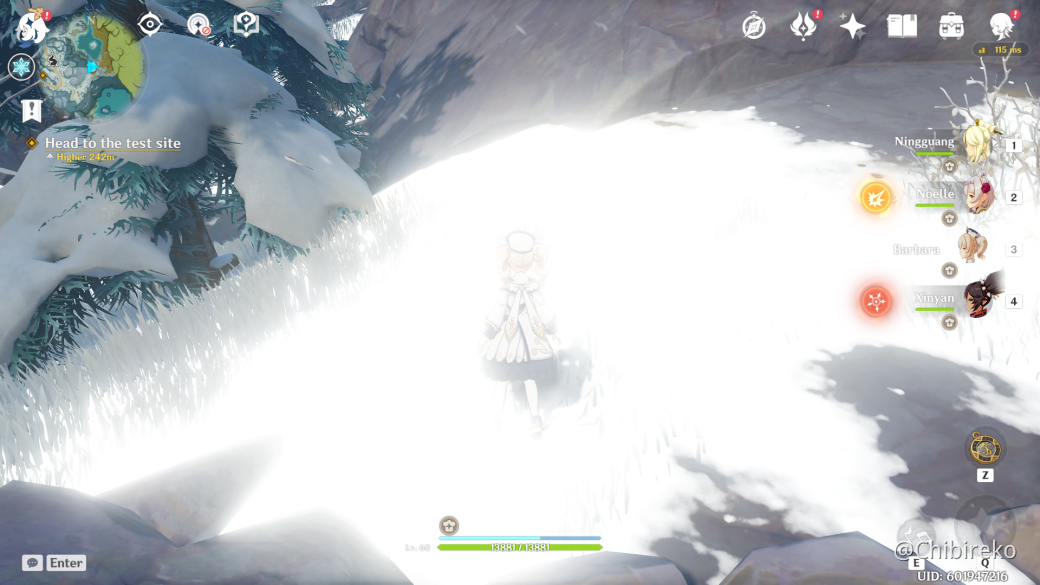Open the quest log banner icon

(x=31, y=110)
